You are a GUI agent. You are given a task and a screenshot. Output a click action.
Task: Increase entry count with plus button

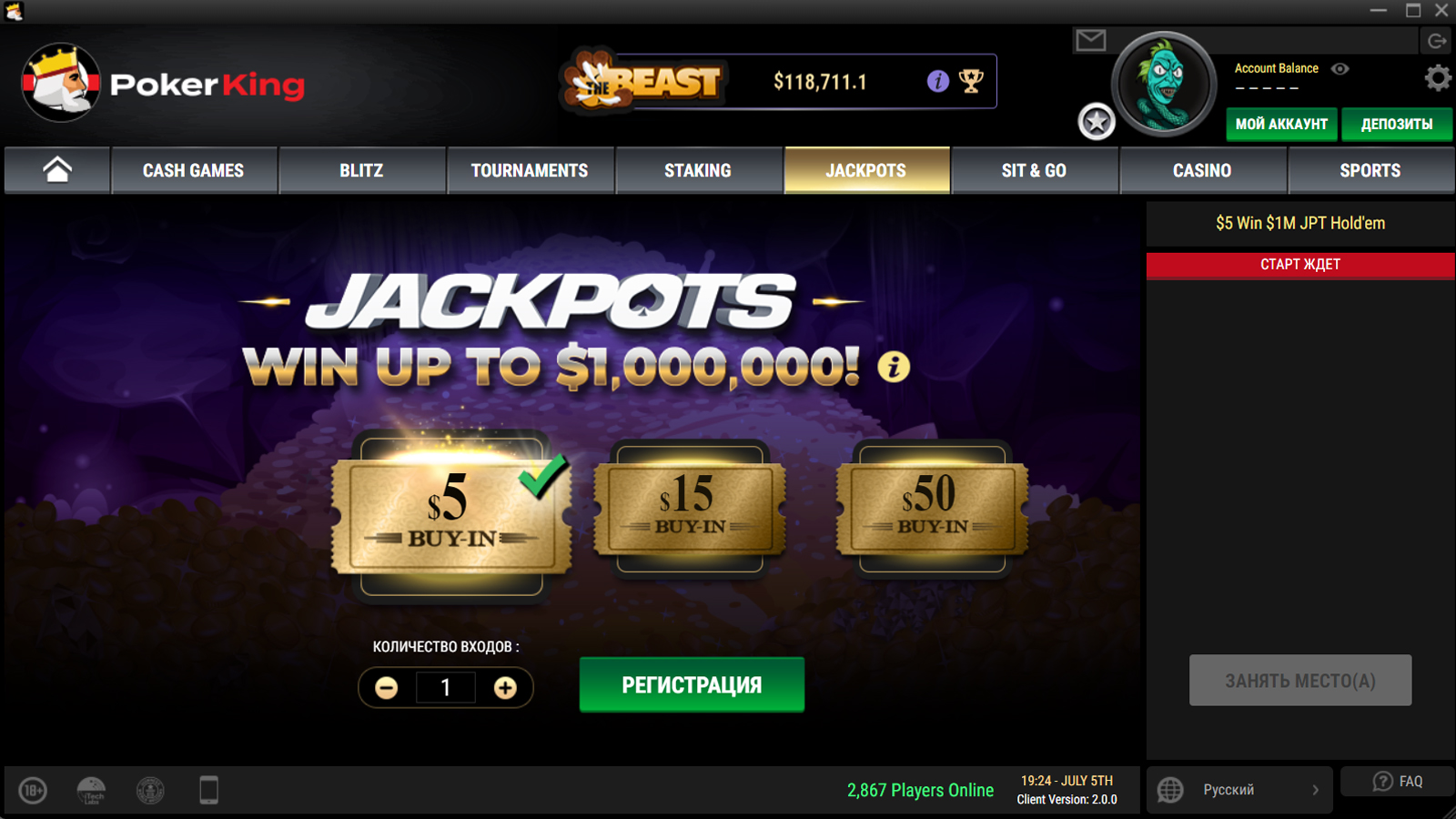tap(505, 688)
